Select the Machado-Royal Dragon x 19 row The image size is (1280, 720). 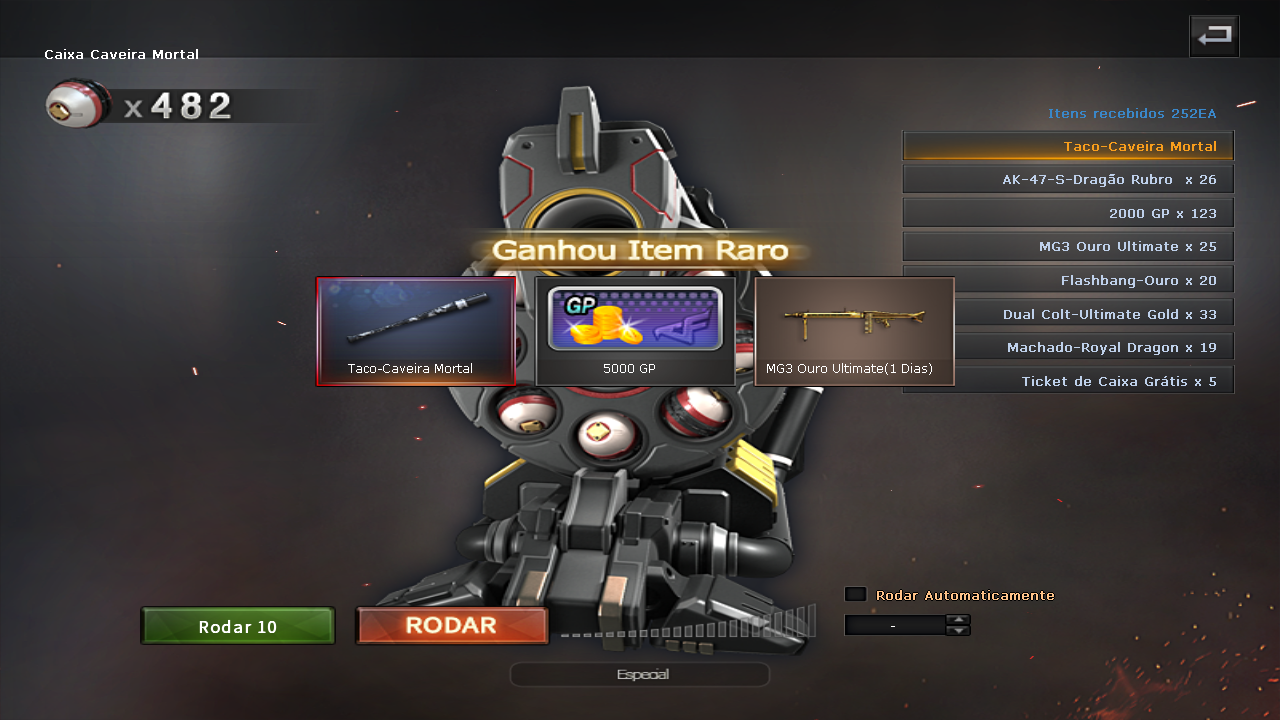pyautogui.click(x=1095, y=347)
